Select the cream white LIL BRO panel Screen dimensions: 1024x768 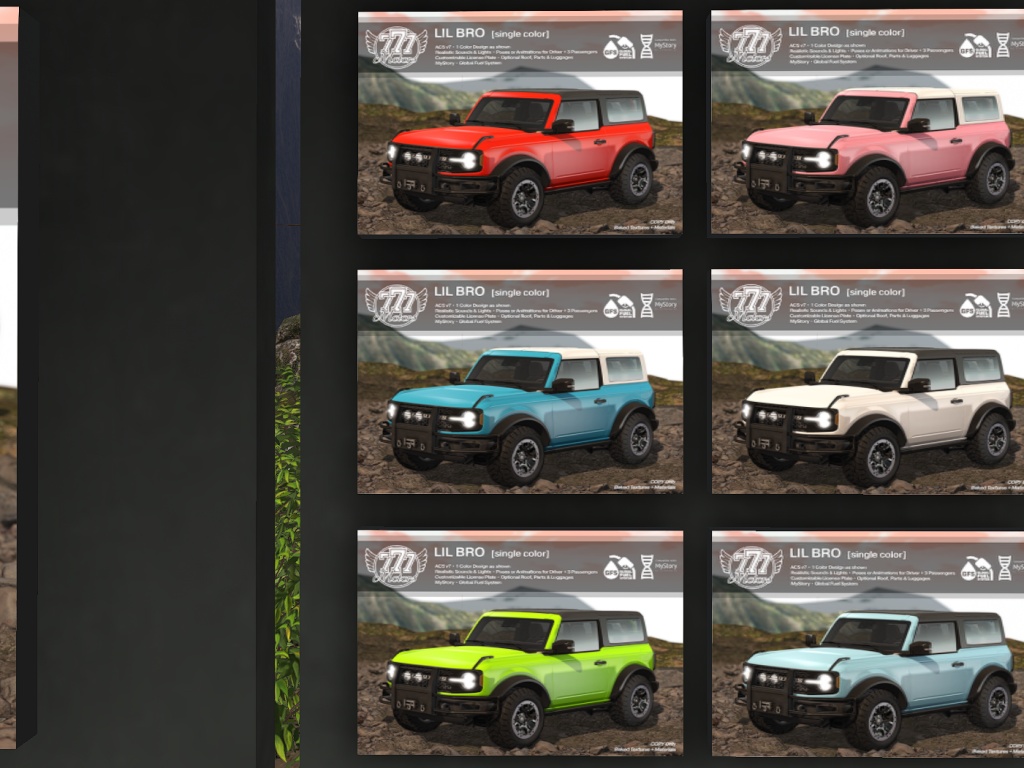[x=868, y=382]
